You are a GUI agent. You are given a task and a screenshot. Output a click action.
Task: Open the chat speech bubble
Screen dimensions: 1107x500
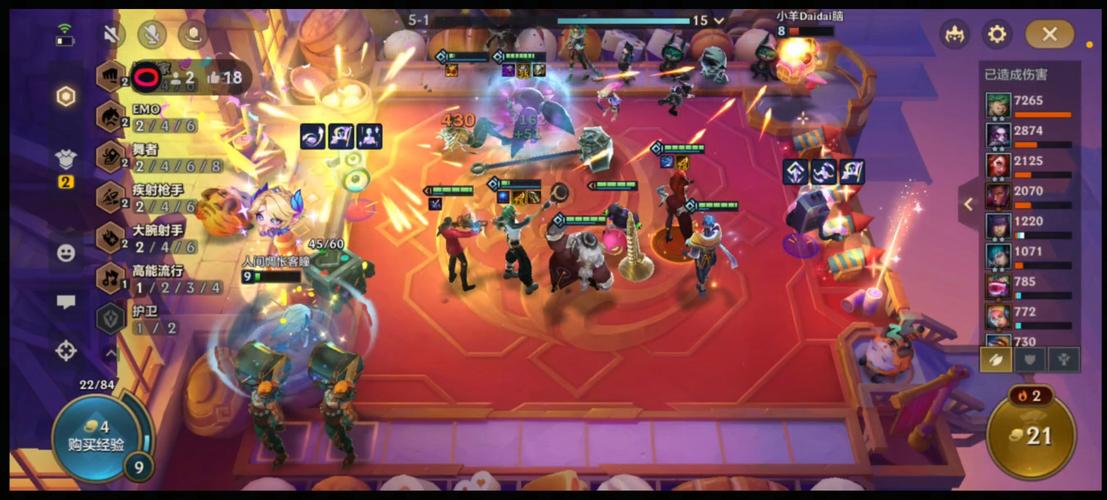click(66, 301)
